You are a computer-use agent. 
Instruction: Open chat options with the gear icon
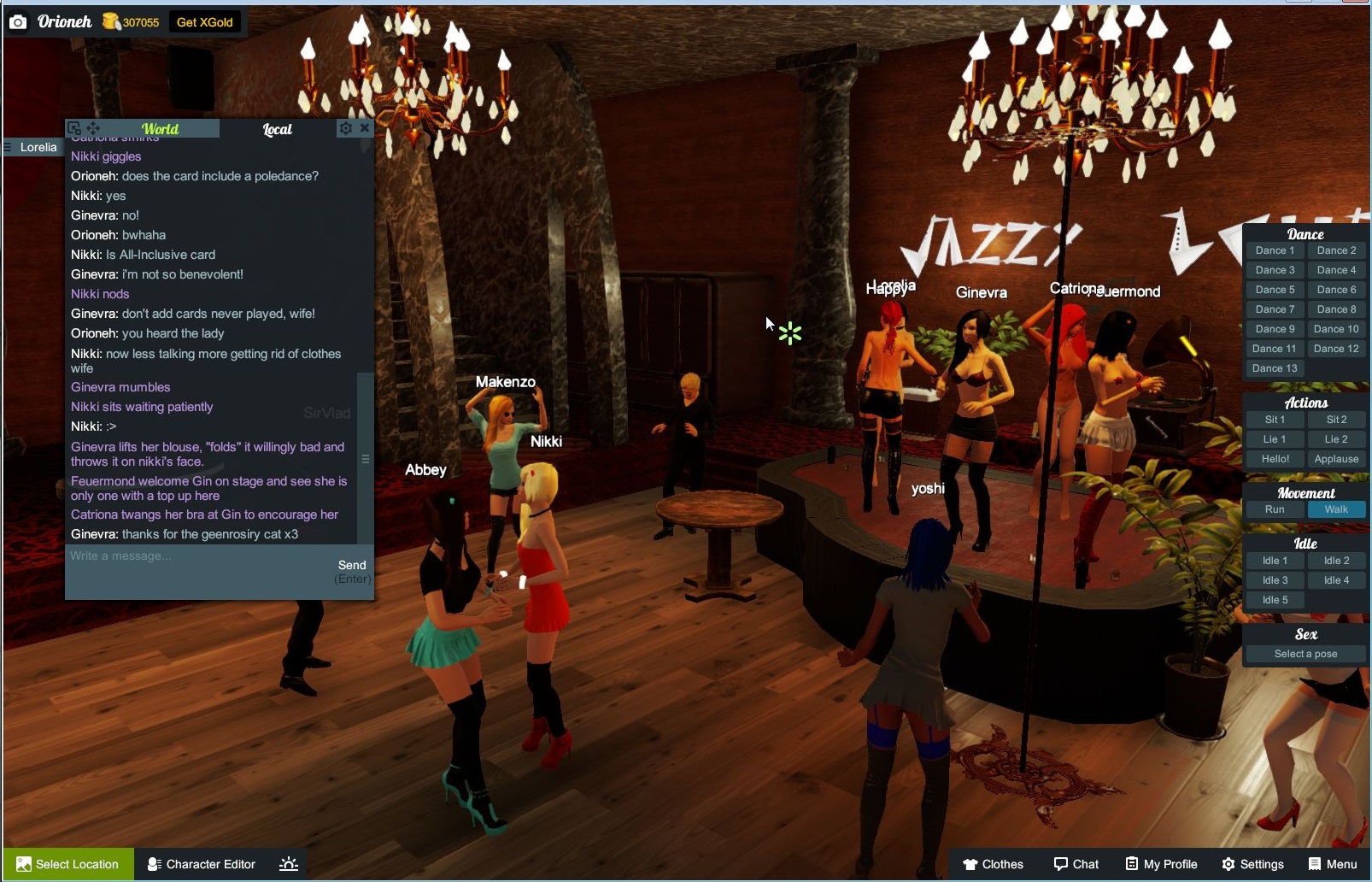coord(345,127)
